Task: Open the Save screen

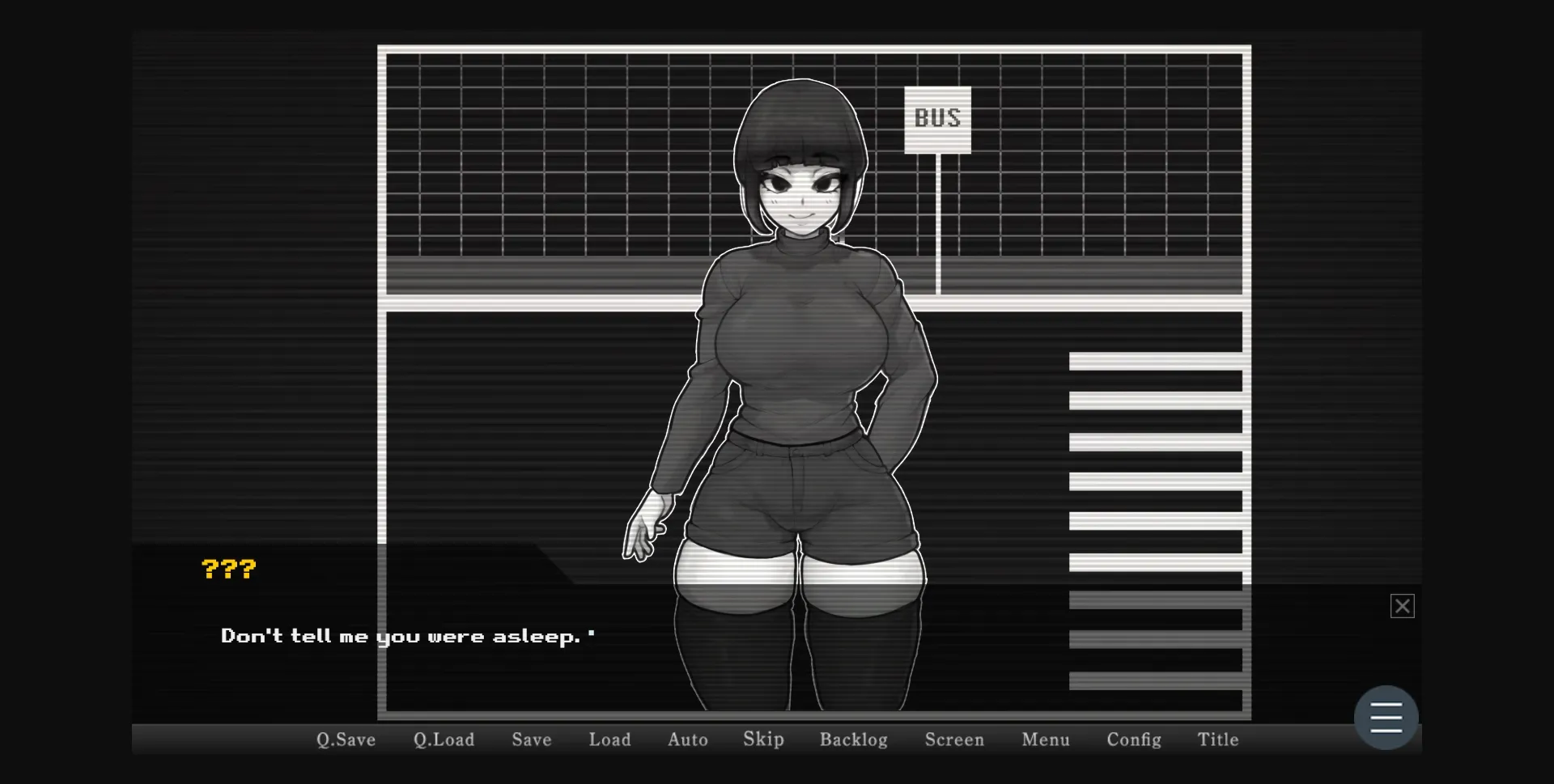Action: [530, 739]
